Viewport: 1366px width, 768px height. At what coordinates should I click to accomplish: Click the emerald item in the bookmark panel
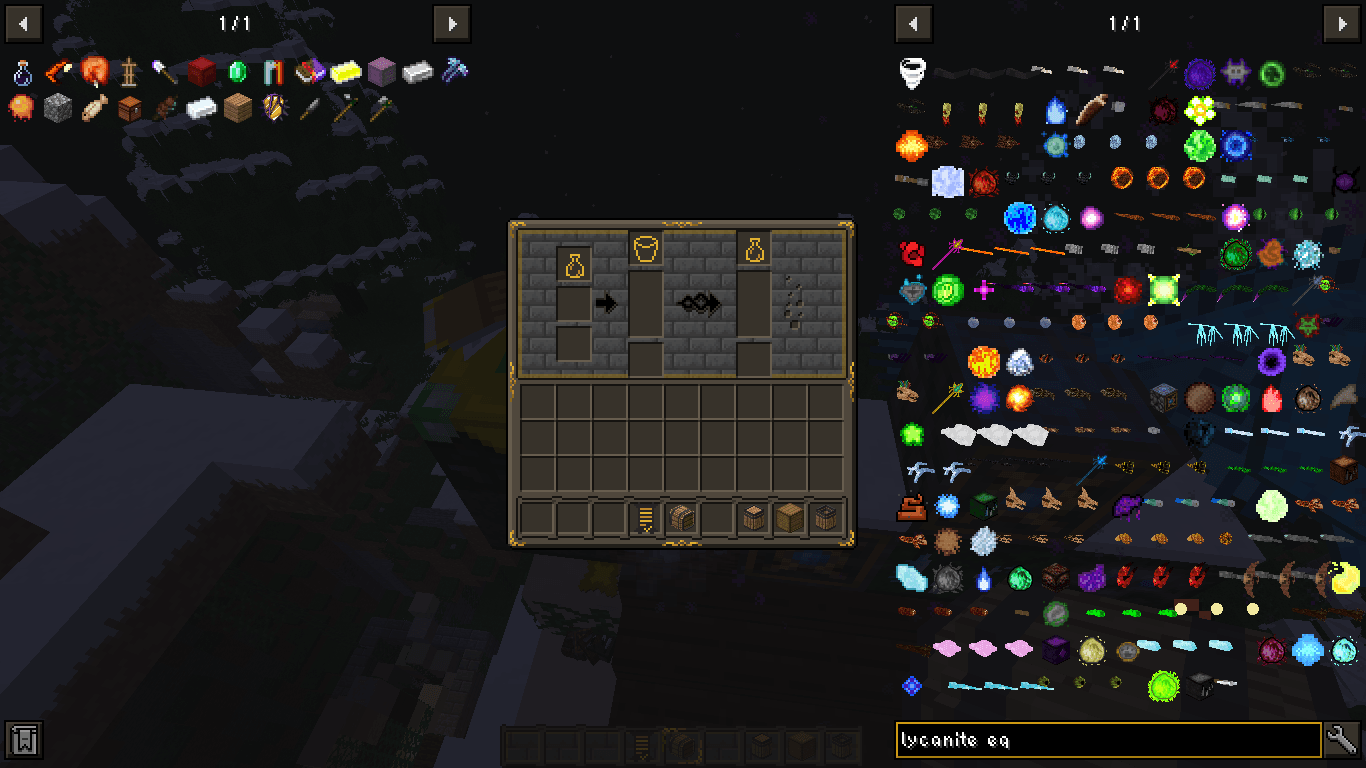click(x=236, y=72)
